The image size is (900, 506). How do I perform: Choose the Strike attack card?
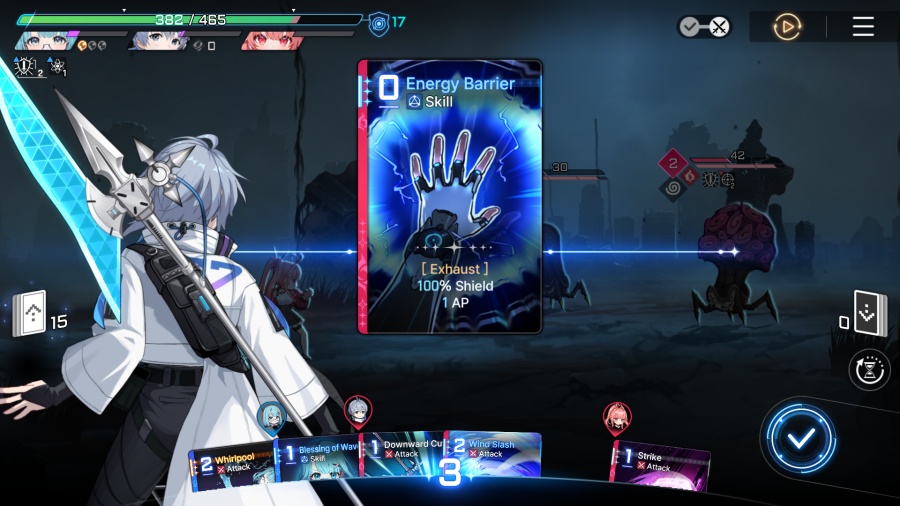tap(660, 467)
